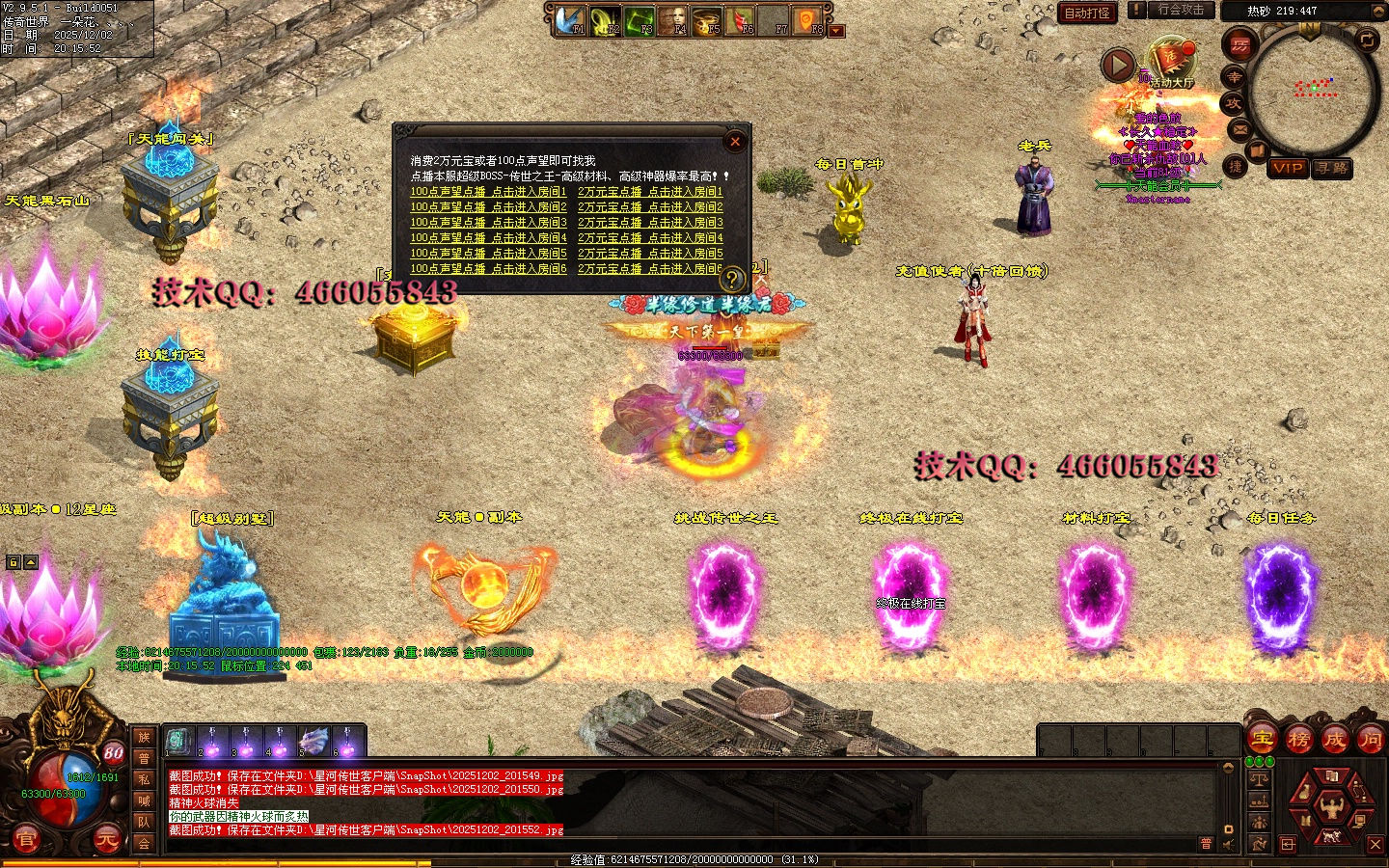
Task: Click the round play arrow button
Action: point(1118,65)
